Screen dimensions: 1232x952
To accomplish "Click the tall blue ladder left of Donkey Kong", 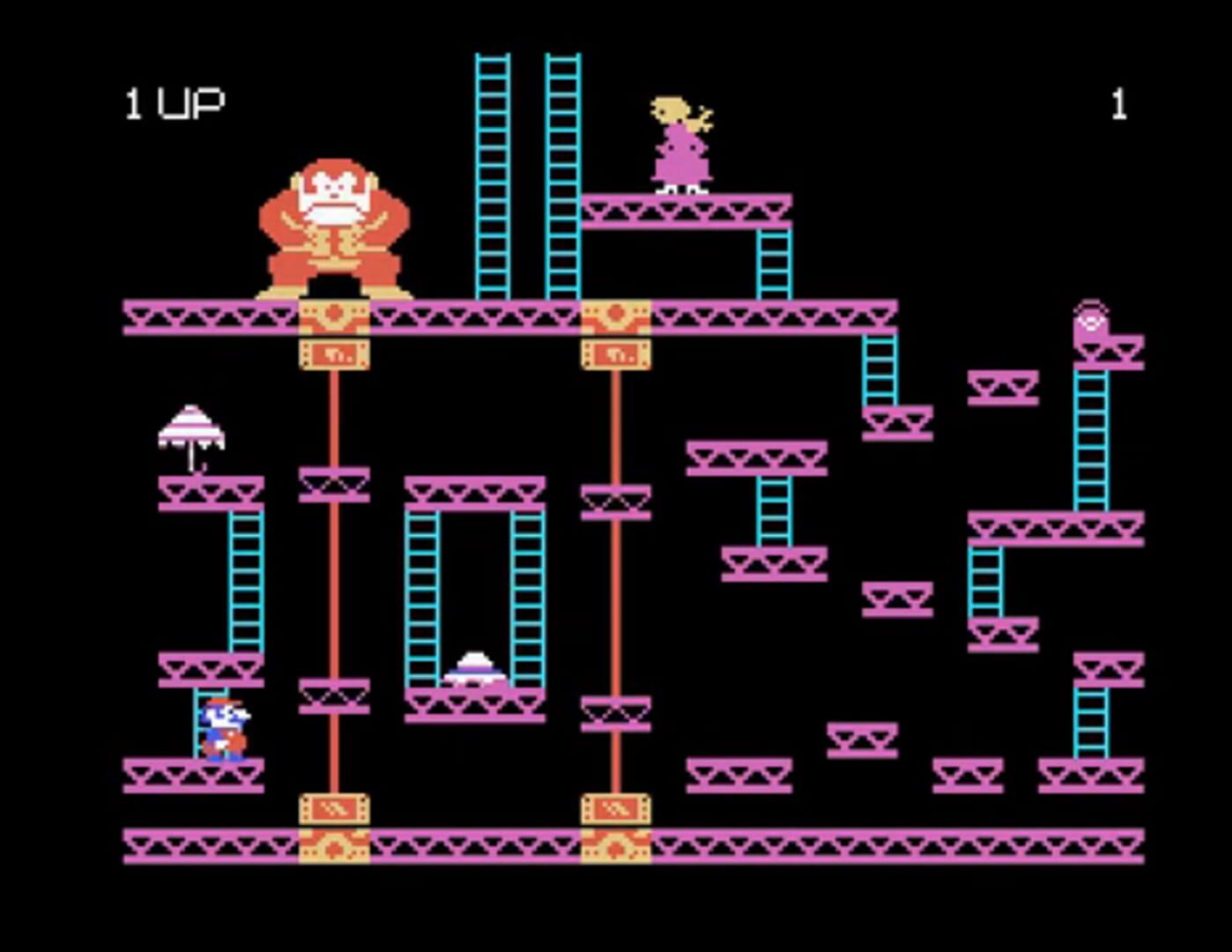I will (489, 176).
